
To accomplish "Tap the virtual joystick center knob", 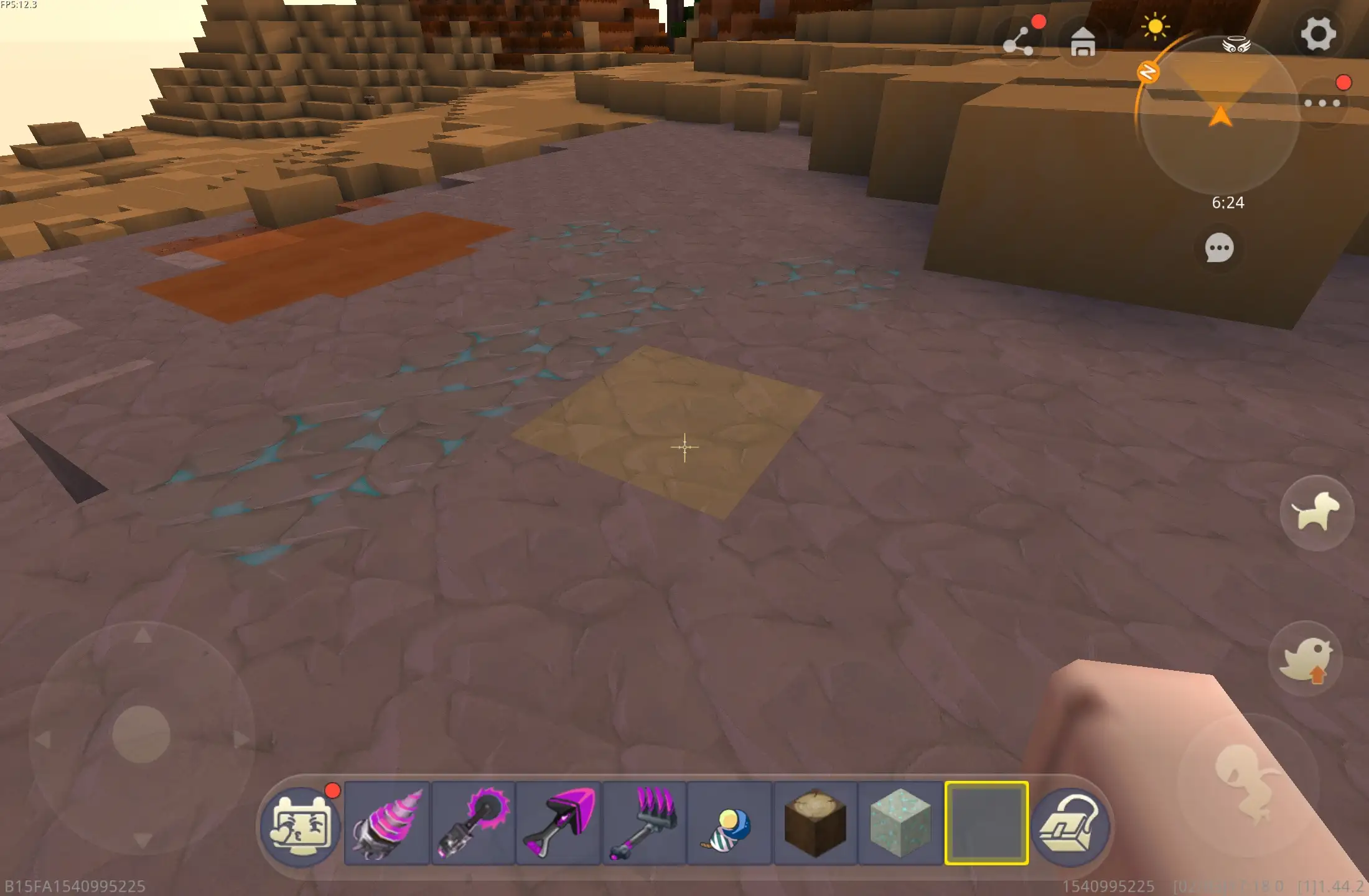I will [141, 734].
